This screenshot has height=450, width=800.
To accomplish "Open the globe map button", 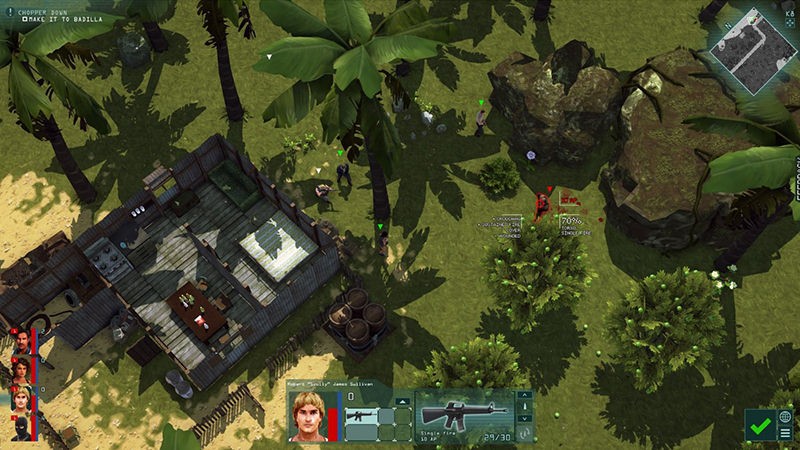I will (786, 416).
